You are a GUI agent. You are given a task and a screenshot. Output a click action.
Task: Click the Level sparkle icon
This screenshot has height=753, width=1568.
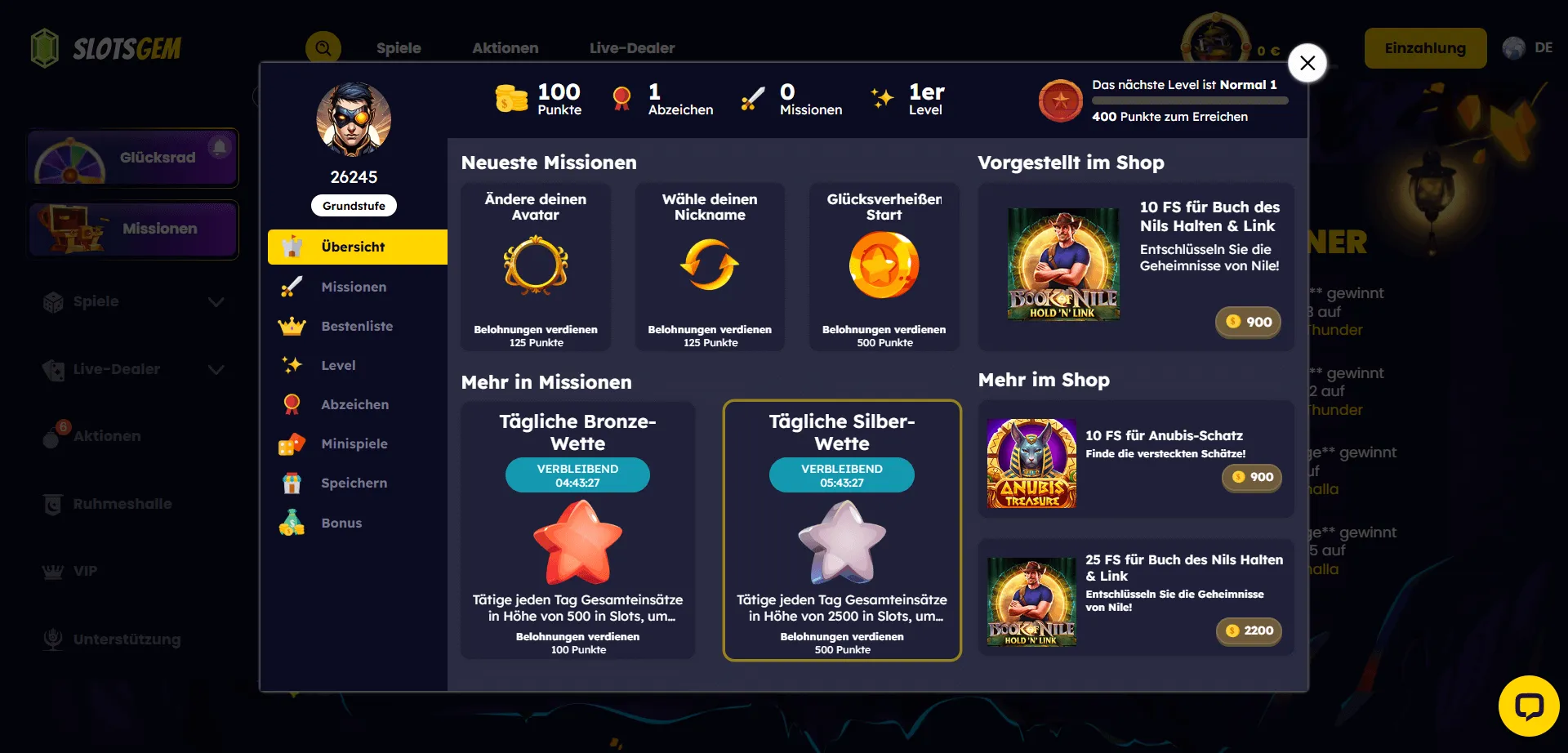pos(292,365)
